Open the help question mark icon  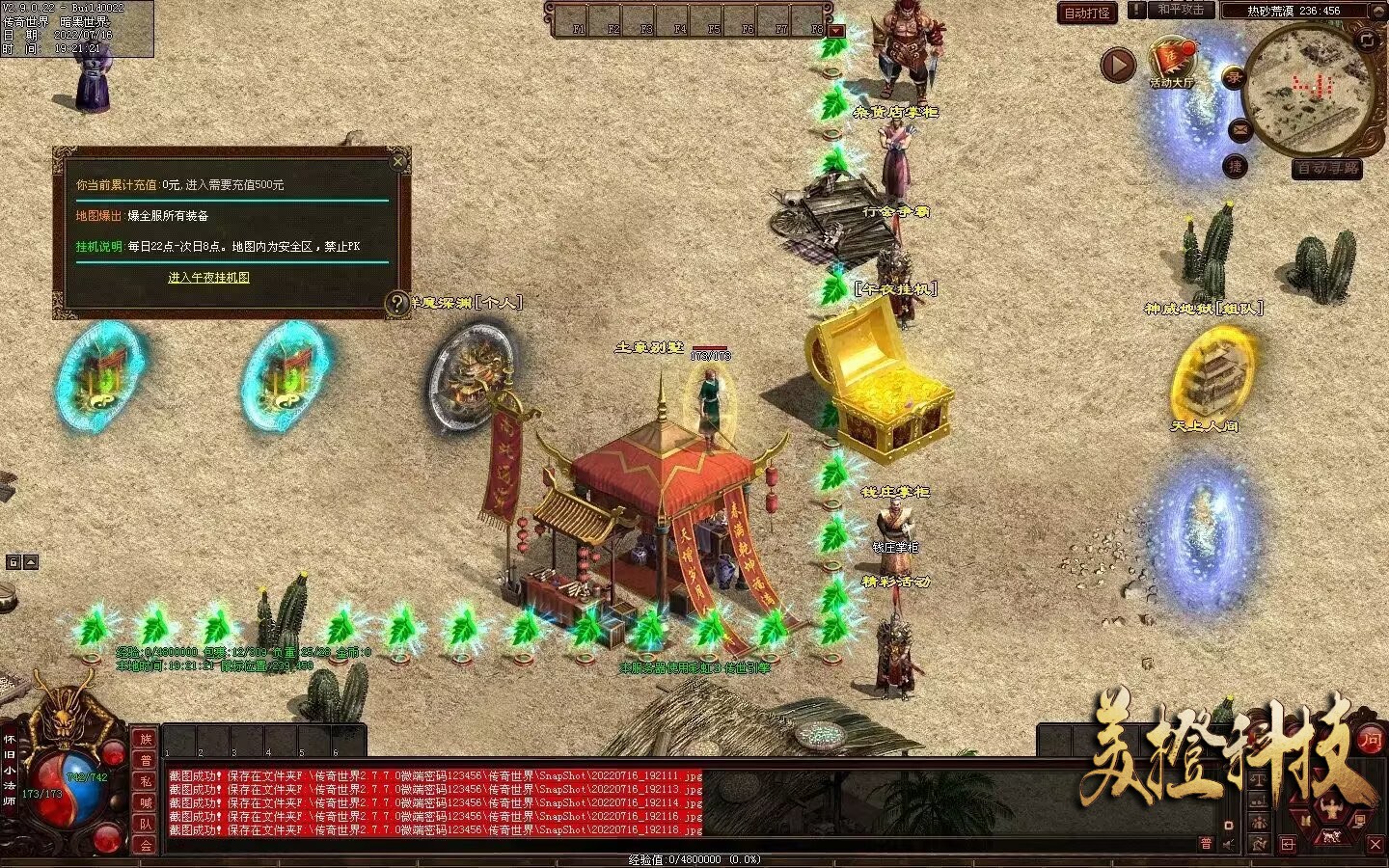pyautogui.click(x=396, y=304)
